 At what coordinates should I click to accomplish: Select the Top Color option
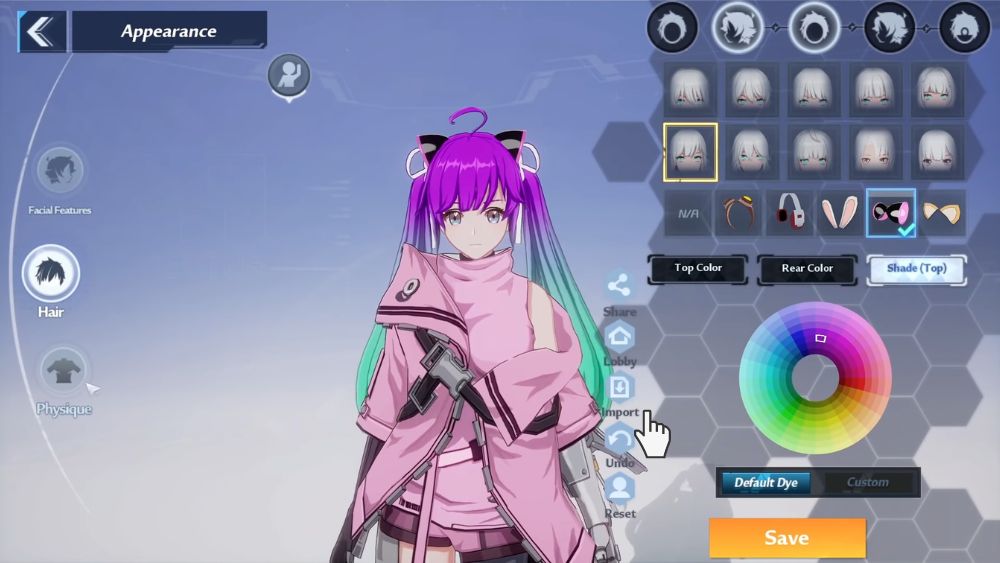698,268
